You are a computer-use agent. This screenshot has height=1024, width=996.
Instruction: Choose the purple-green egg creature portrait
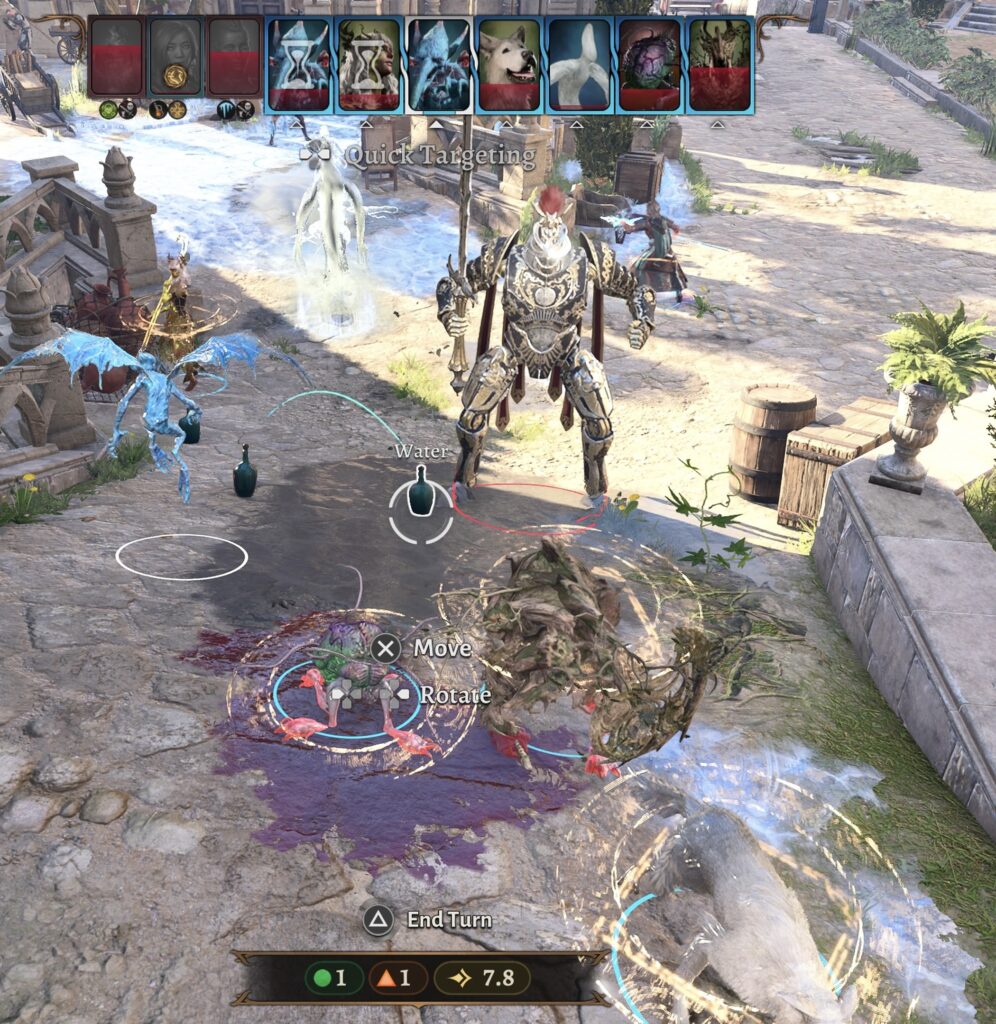(x=649, y=63)
